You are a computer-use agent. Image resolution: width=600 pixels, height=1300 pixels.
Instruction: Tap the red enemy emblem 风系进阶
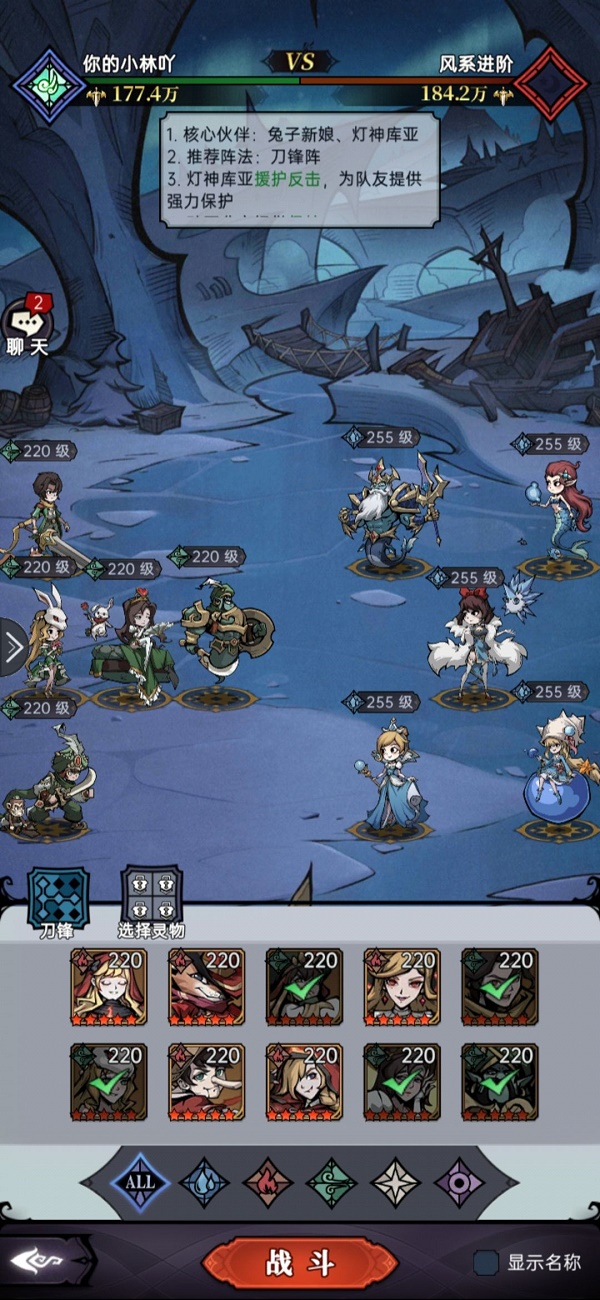click(551, 85)
